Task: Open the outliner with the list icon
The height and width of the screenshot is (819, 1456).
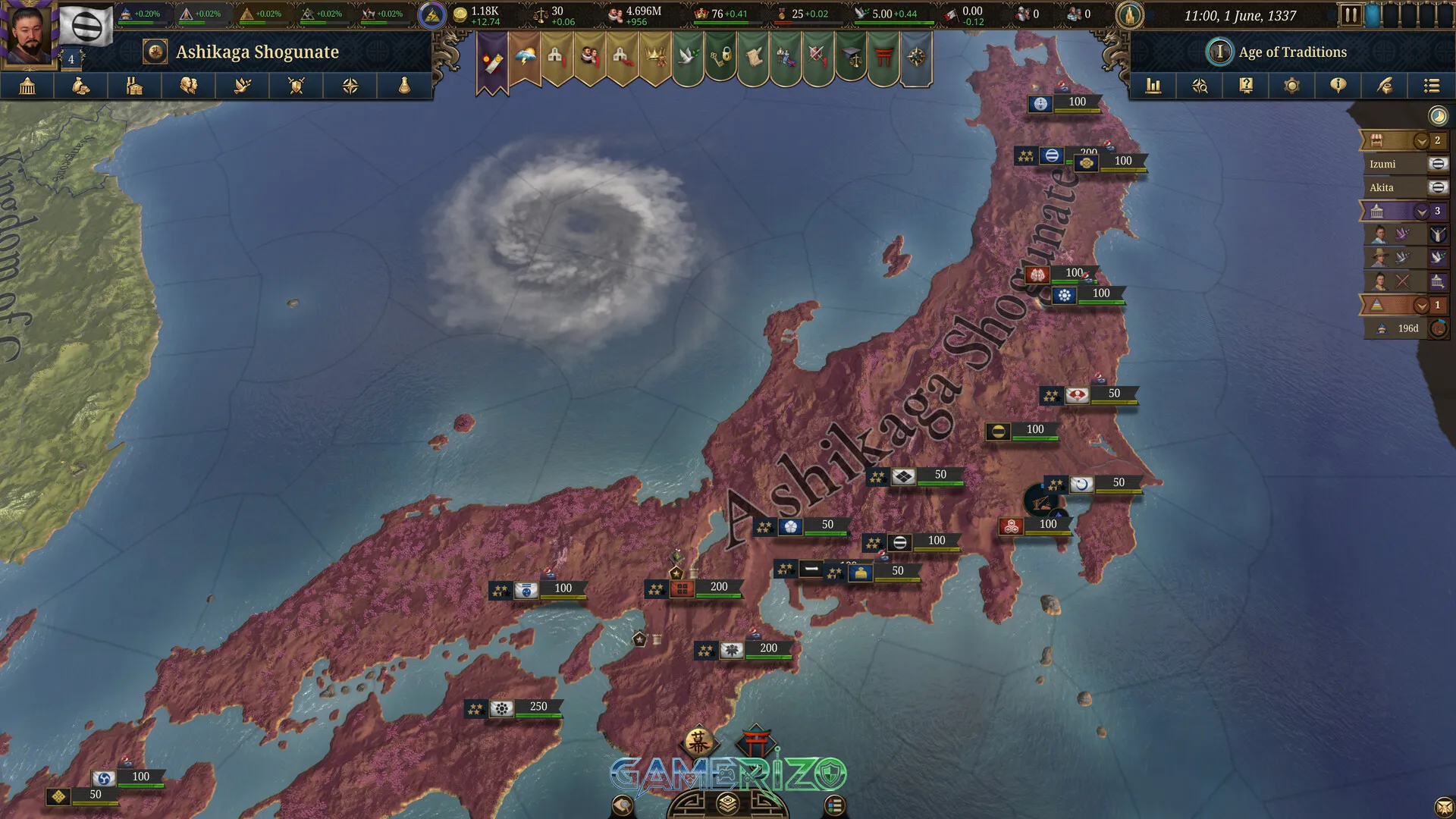Action: [1432, 86]
